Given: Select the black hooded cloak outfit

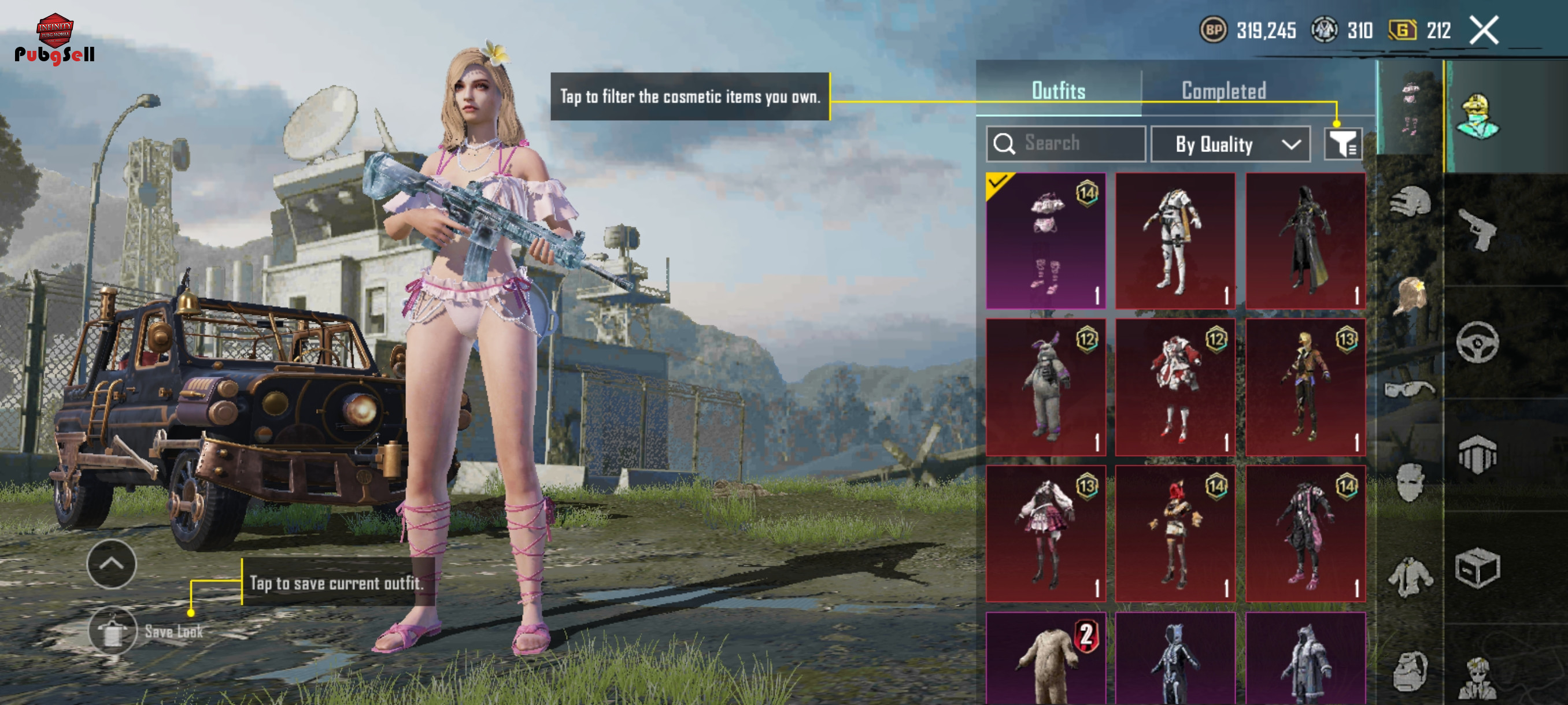Looking at the screenshot, I should pos(1304,240).
